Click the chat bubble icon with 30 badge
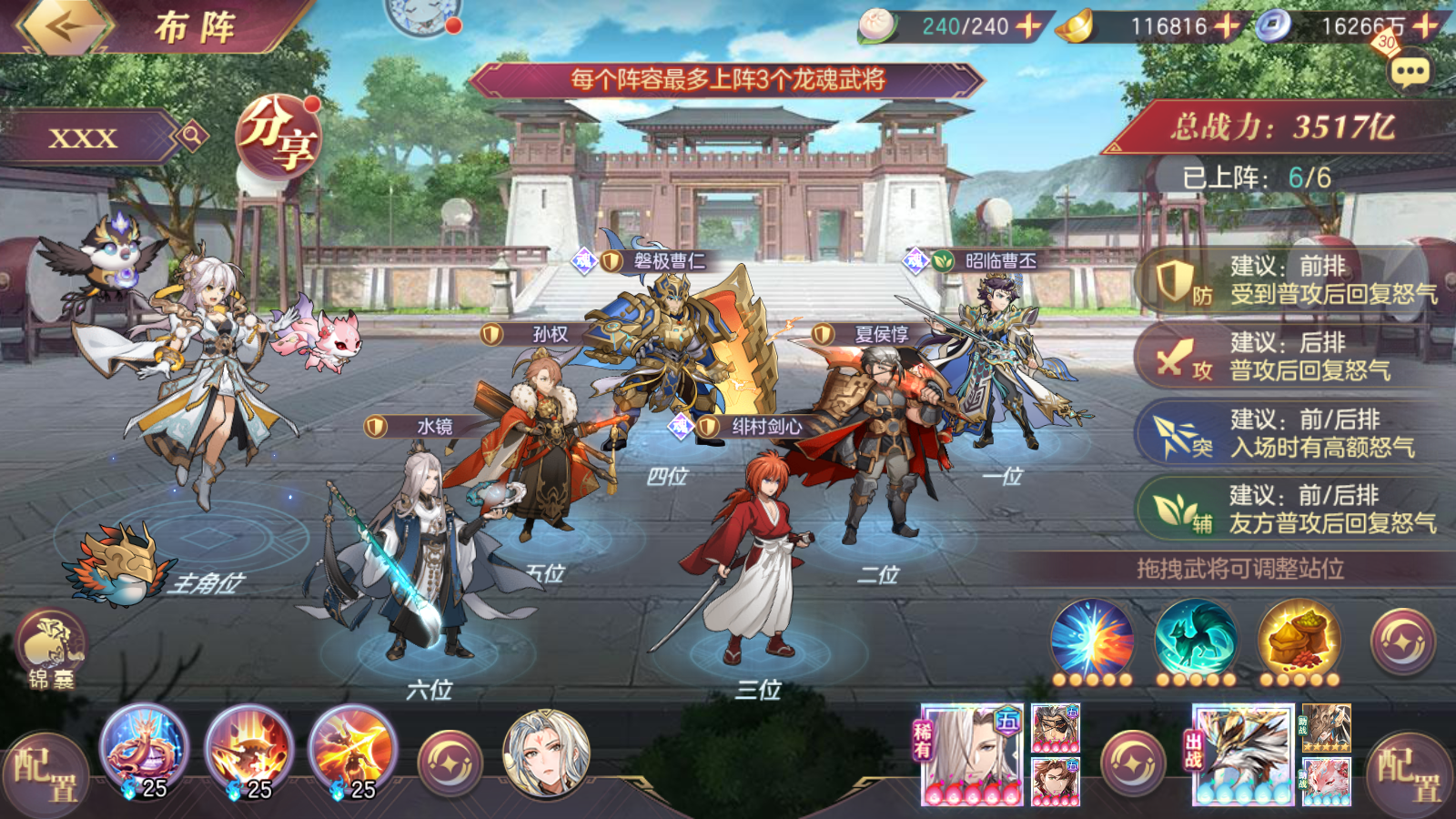This screenshot has height=819, width=1456. pos(1409,68)
